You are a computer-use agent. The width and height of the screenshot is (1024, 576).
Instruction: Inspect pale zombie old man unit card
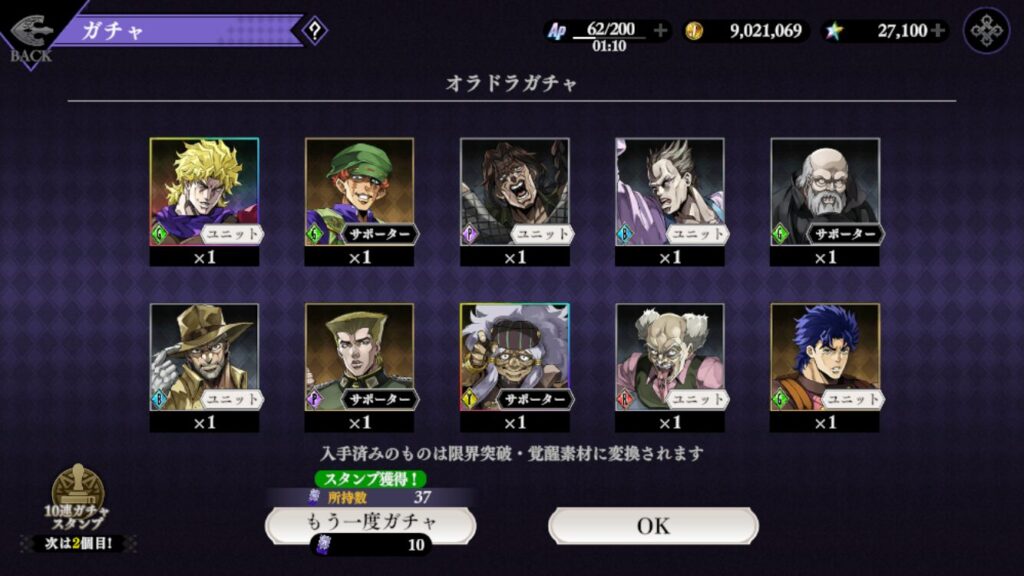(669, 357)
